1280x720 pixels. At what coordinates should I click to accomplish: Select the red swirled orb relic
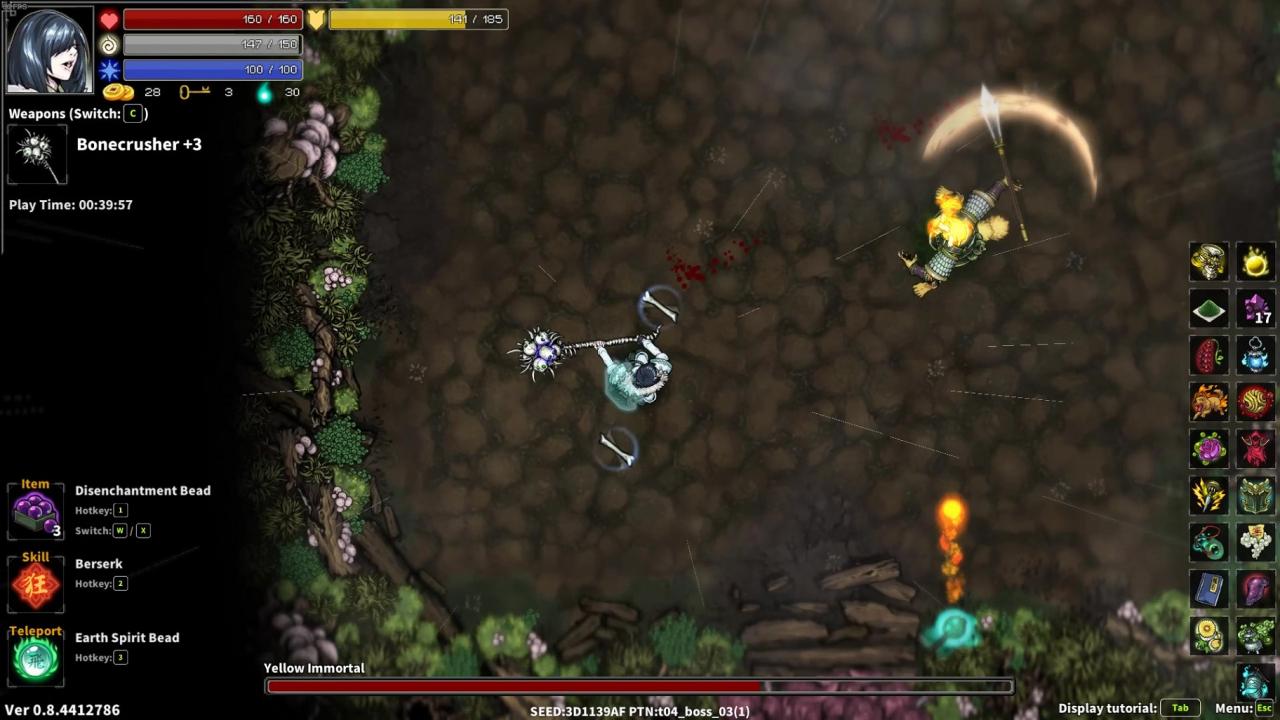(x=1256, y=402)
